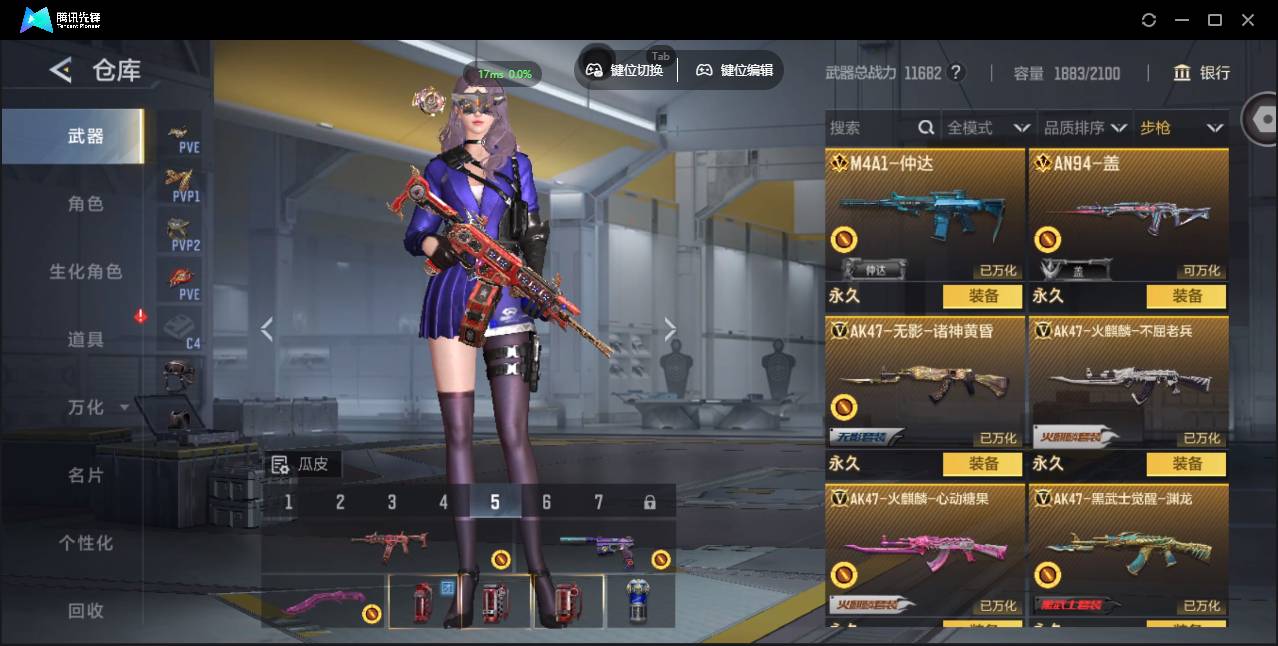This screenshot has height=646, width=1278.
Task: Switch to the 个性化 category
Action: click(x=85, y=544)
